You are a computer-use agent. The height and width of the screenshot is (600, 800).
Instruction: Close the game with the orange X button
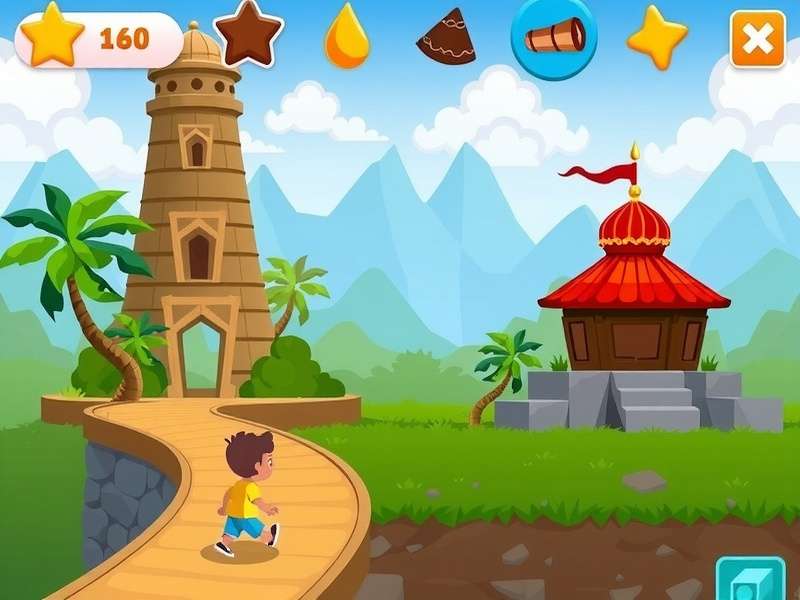click(757, 39)
